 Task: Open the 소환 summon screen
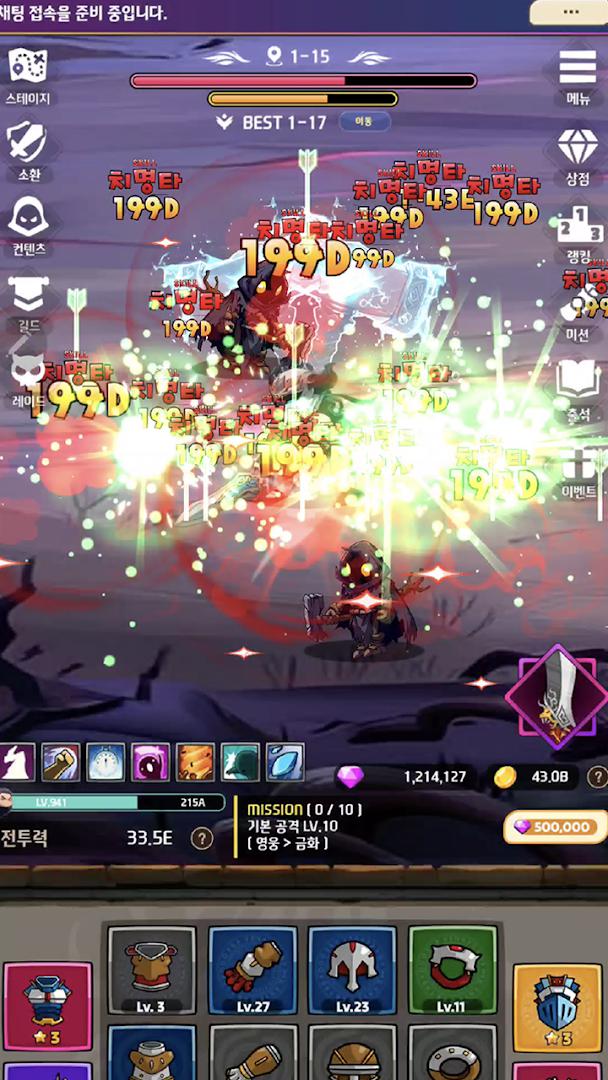pyautogui.click(x=27, y=148)
